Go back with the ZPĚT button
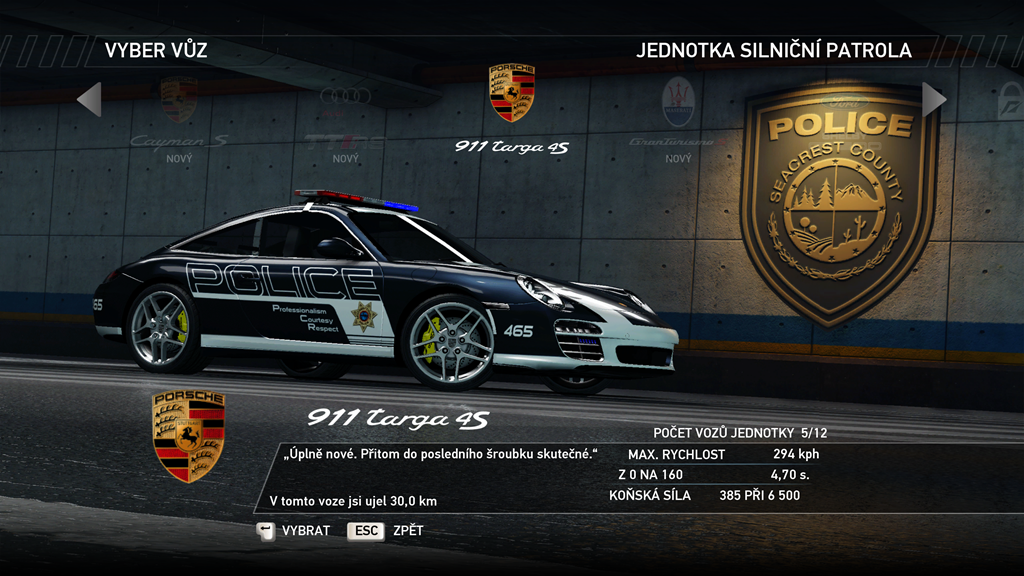The width and height of the screenshot is (1024, 576). tap(385, 531)
